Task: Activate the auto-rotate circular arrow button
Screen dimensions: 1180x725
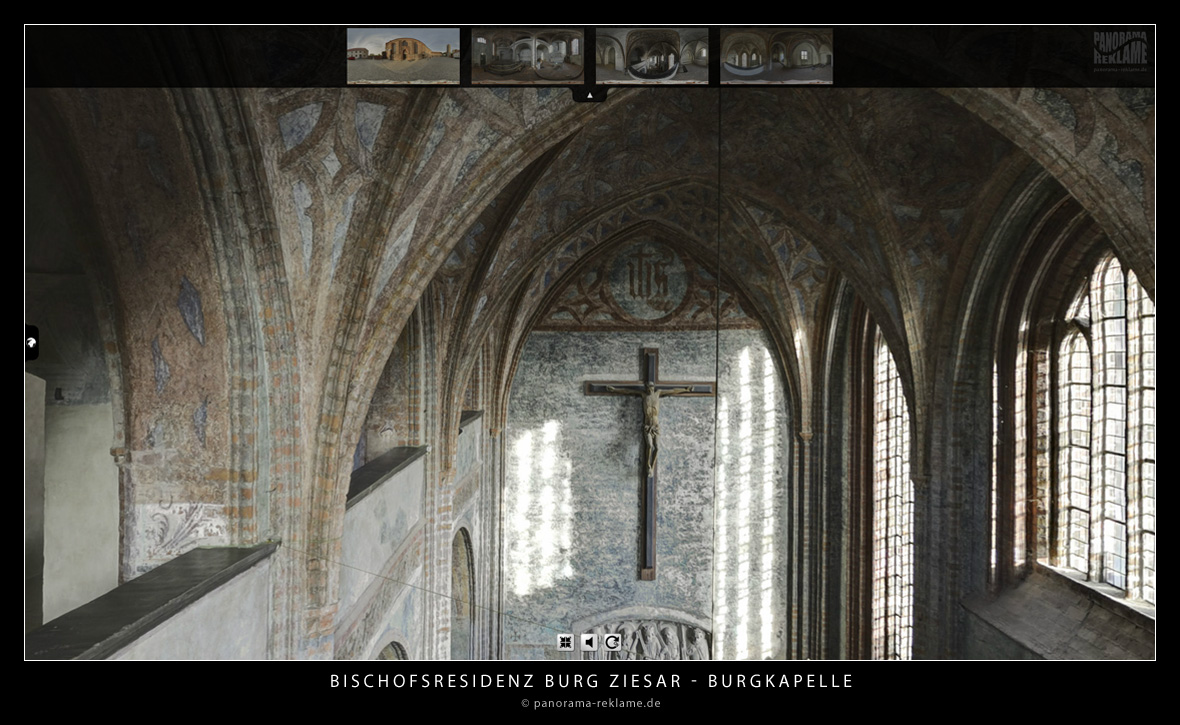Action: pos(612,642)
